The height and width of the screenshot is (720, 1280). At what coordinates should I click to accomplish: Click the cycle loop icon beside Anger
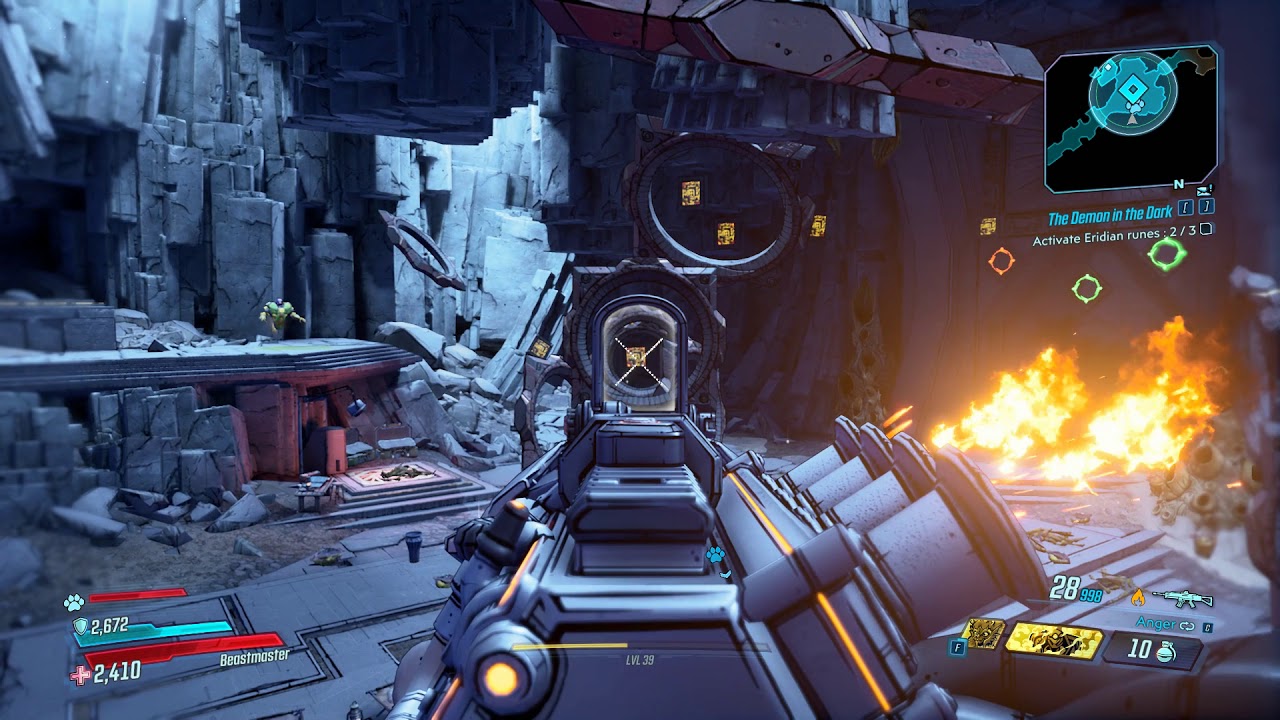(x=1187, y=627)
